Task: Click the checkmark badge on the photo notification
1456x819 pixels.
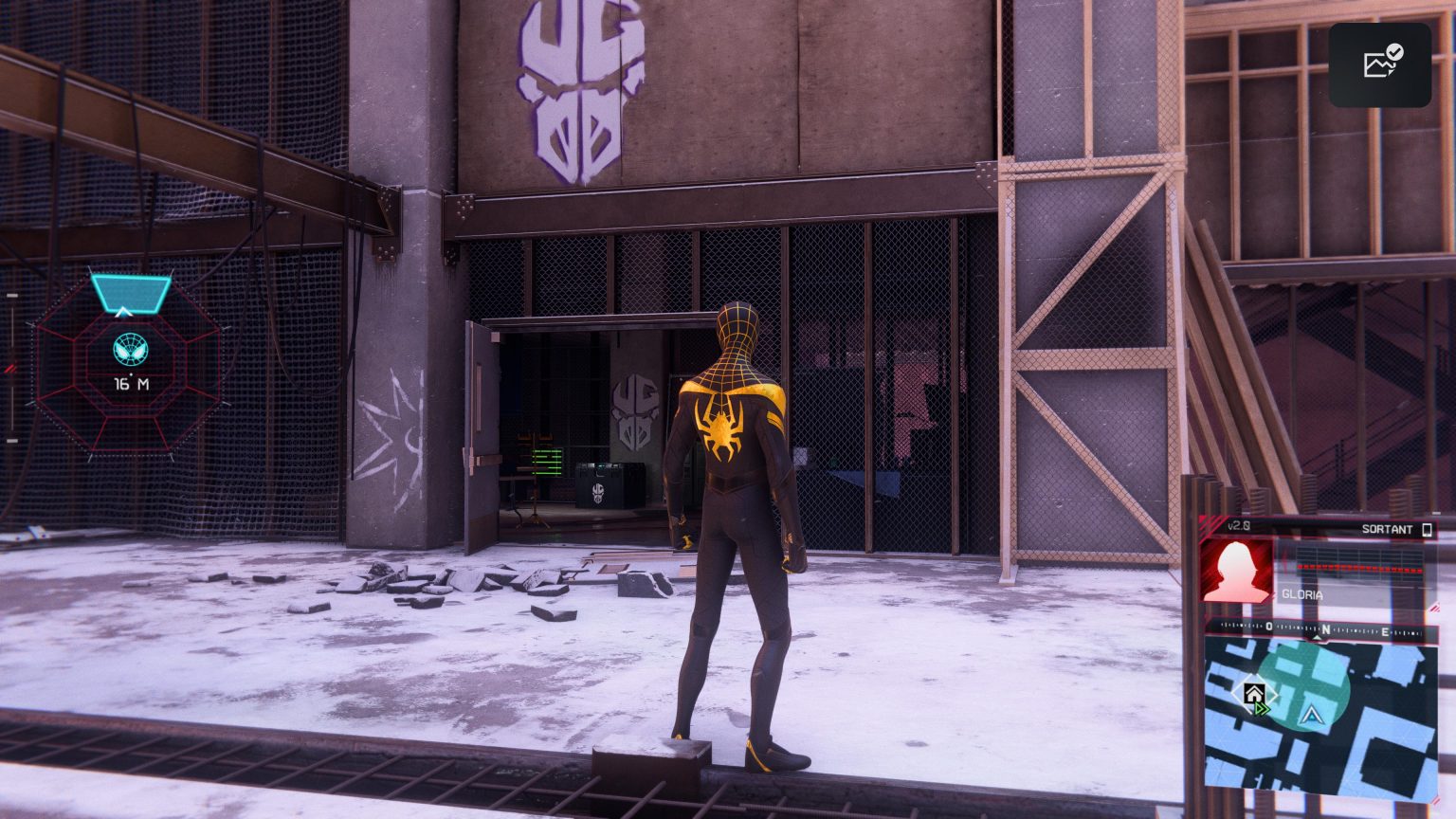Action: (x=1393, y=49)
